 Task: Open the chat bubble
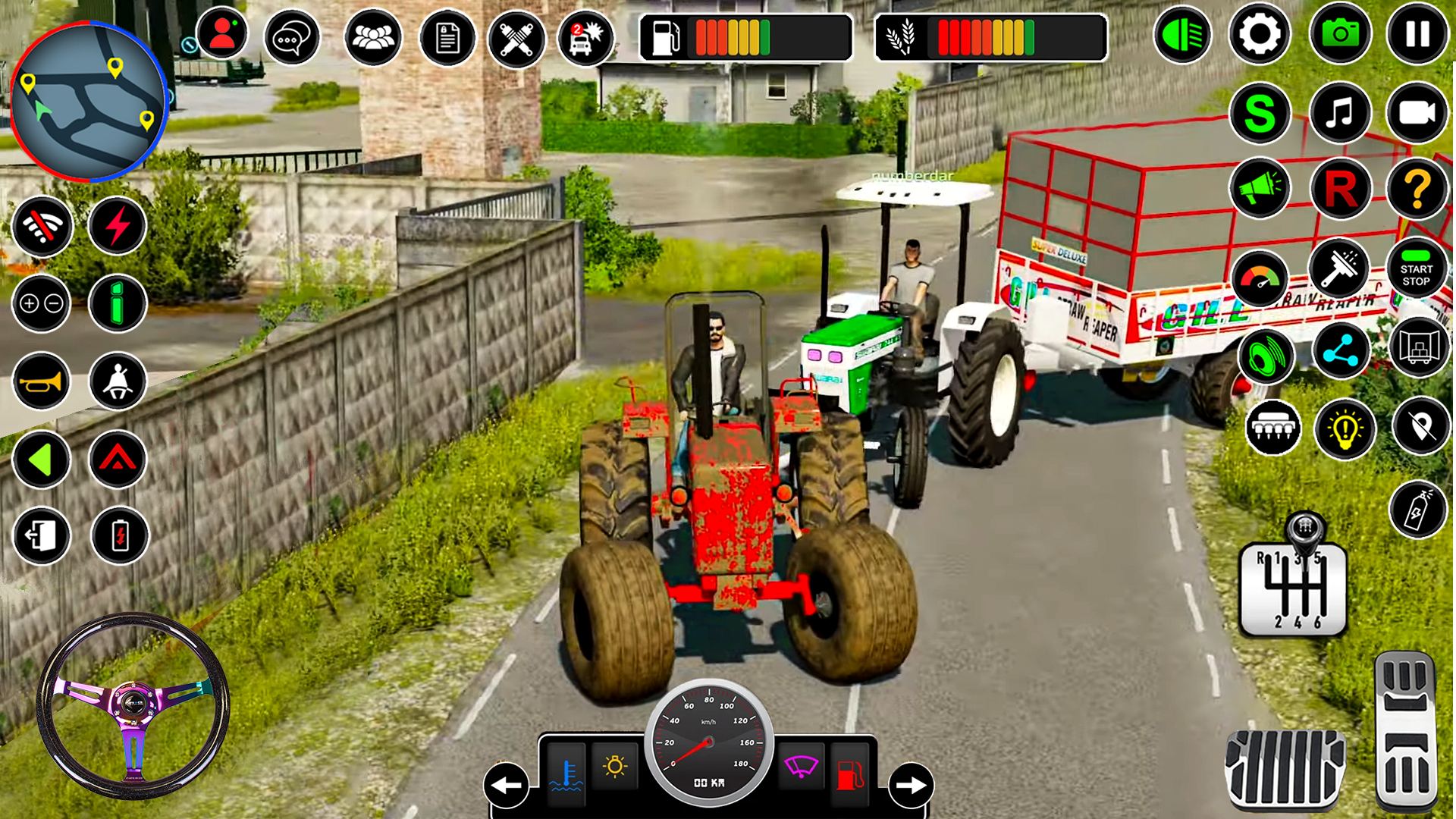click(x=292, y=37)
